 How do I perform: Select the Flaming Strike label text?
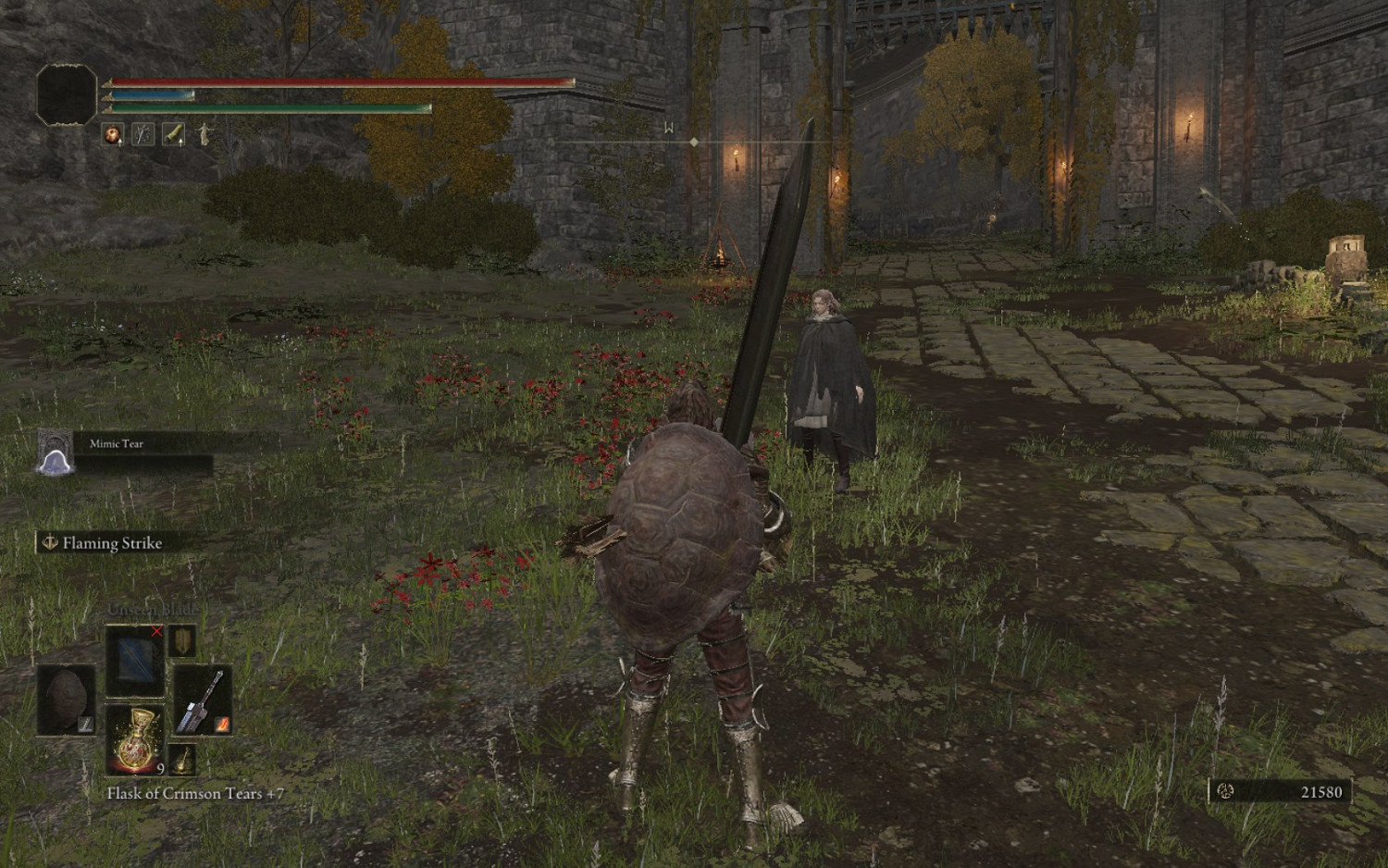click(x=111, y=544)
